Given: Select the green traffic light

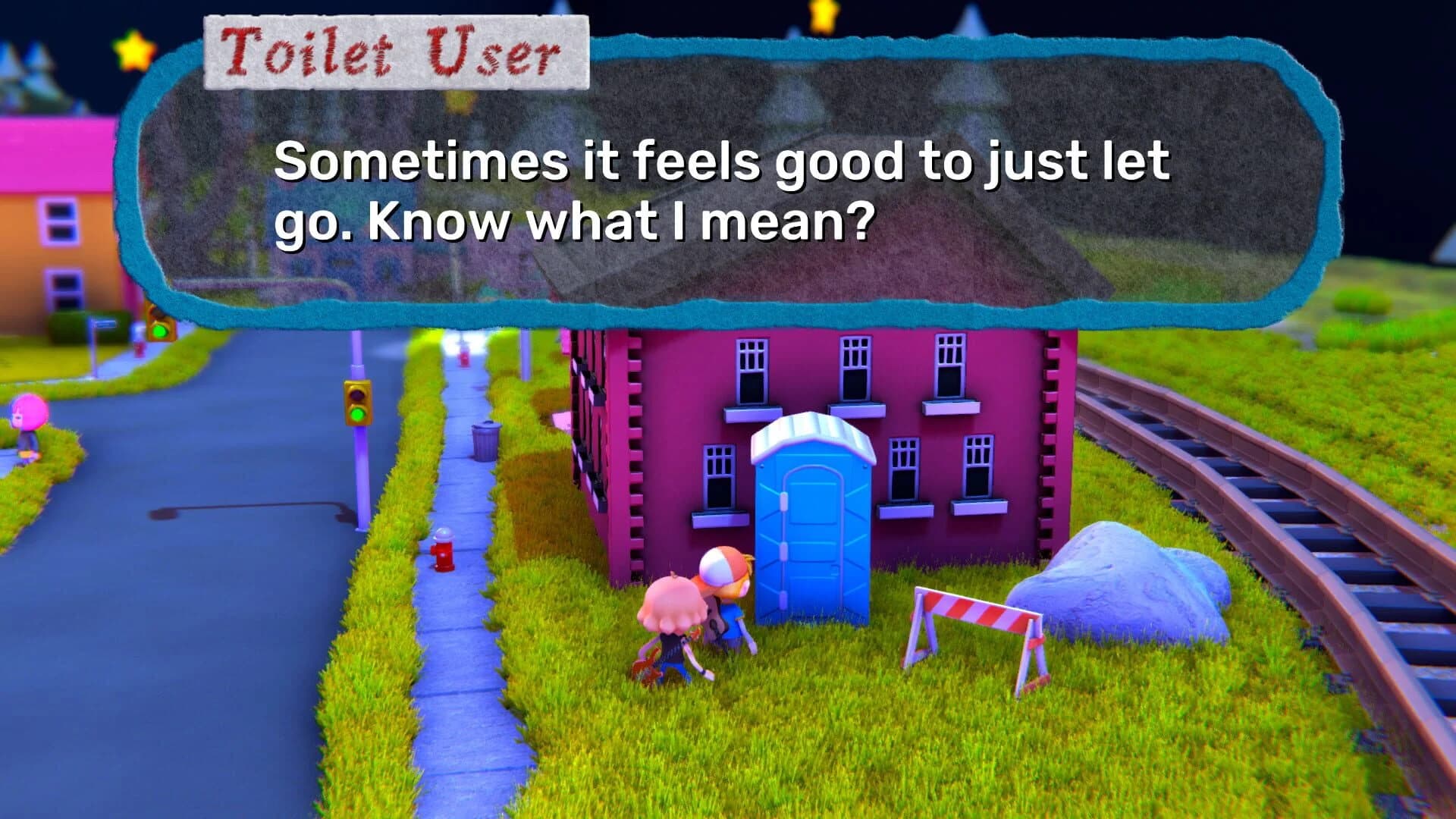Looking at the screenshot, I should [x=356, y=416].
